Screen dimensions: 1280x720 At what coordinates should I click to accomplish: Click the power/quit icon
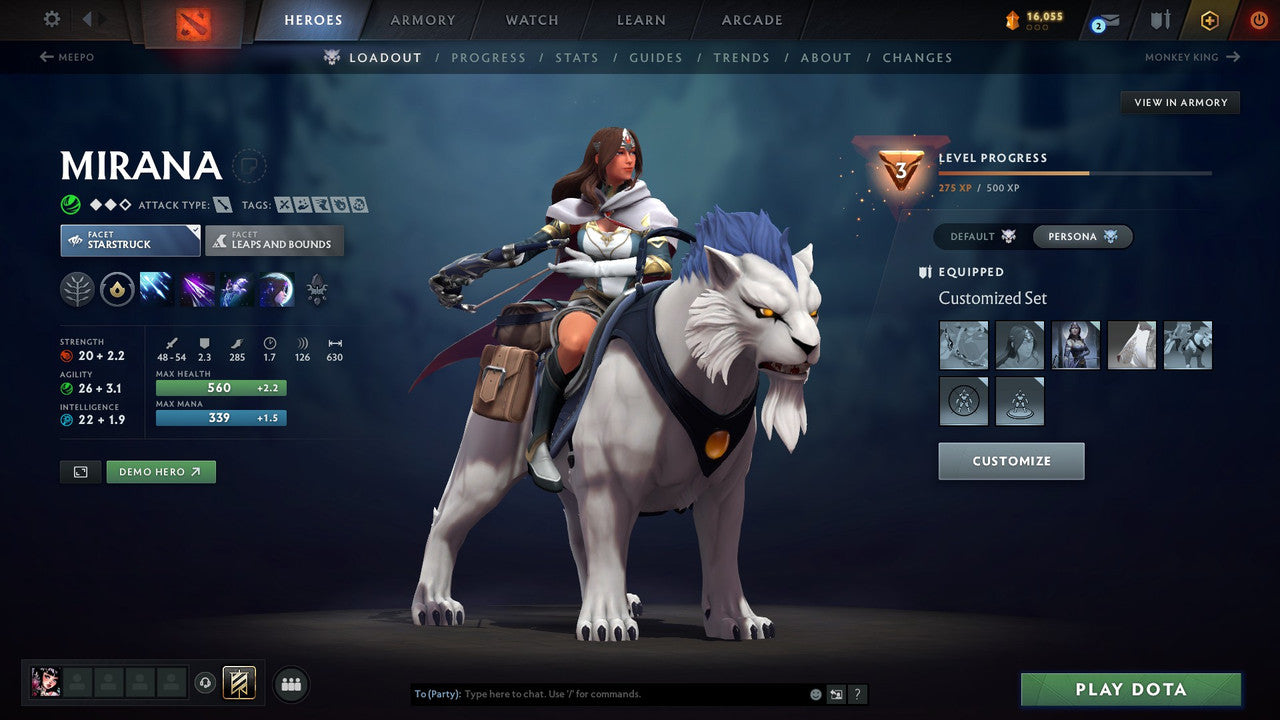pyautogui.click(x=1258, y=18)
